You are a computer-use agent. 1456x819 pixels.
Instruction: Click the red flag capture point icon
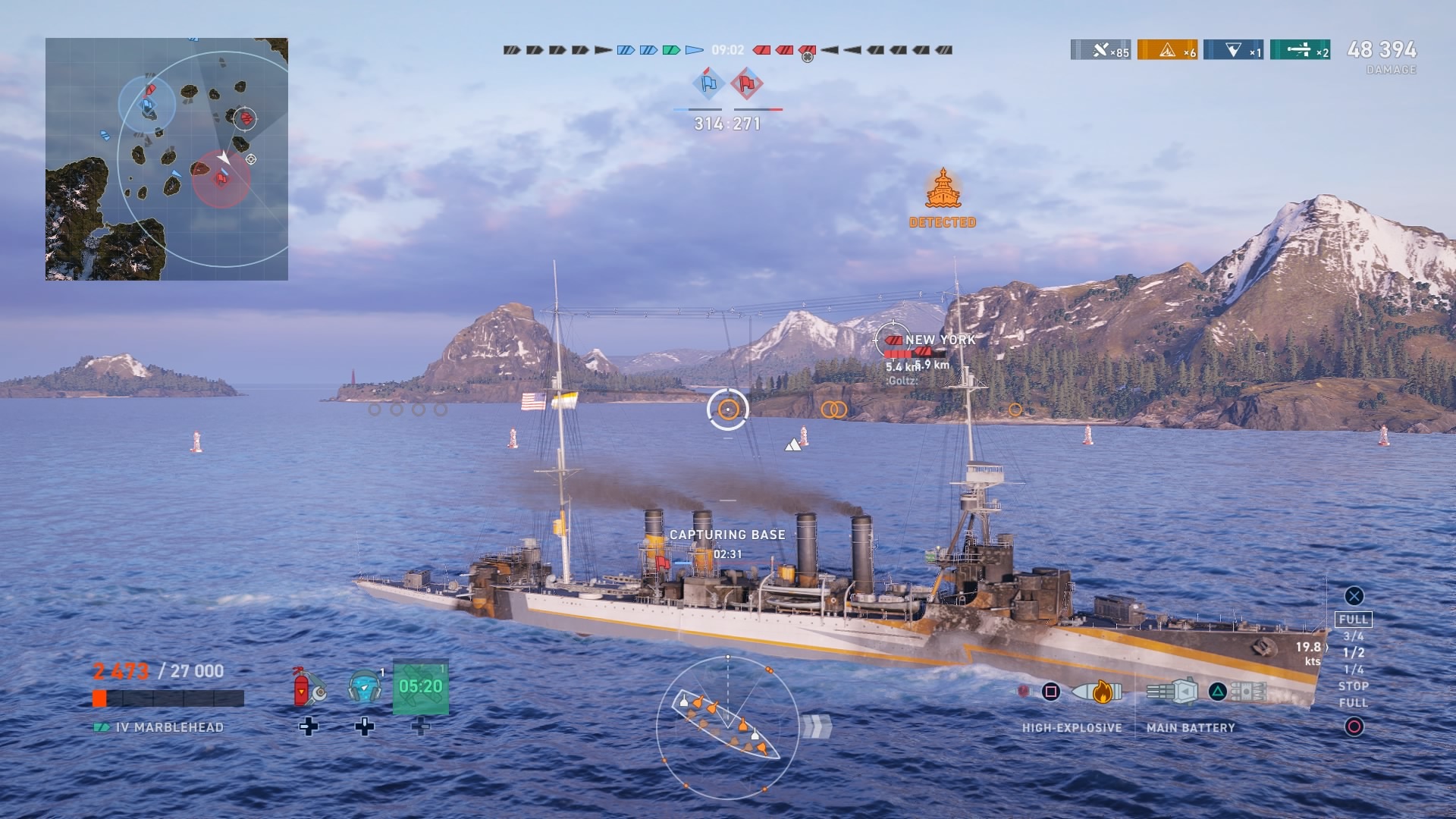pyautogui.click(x=747, y=83)
